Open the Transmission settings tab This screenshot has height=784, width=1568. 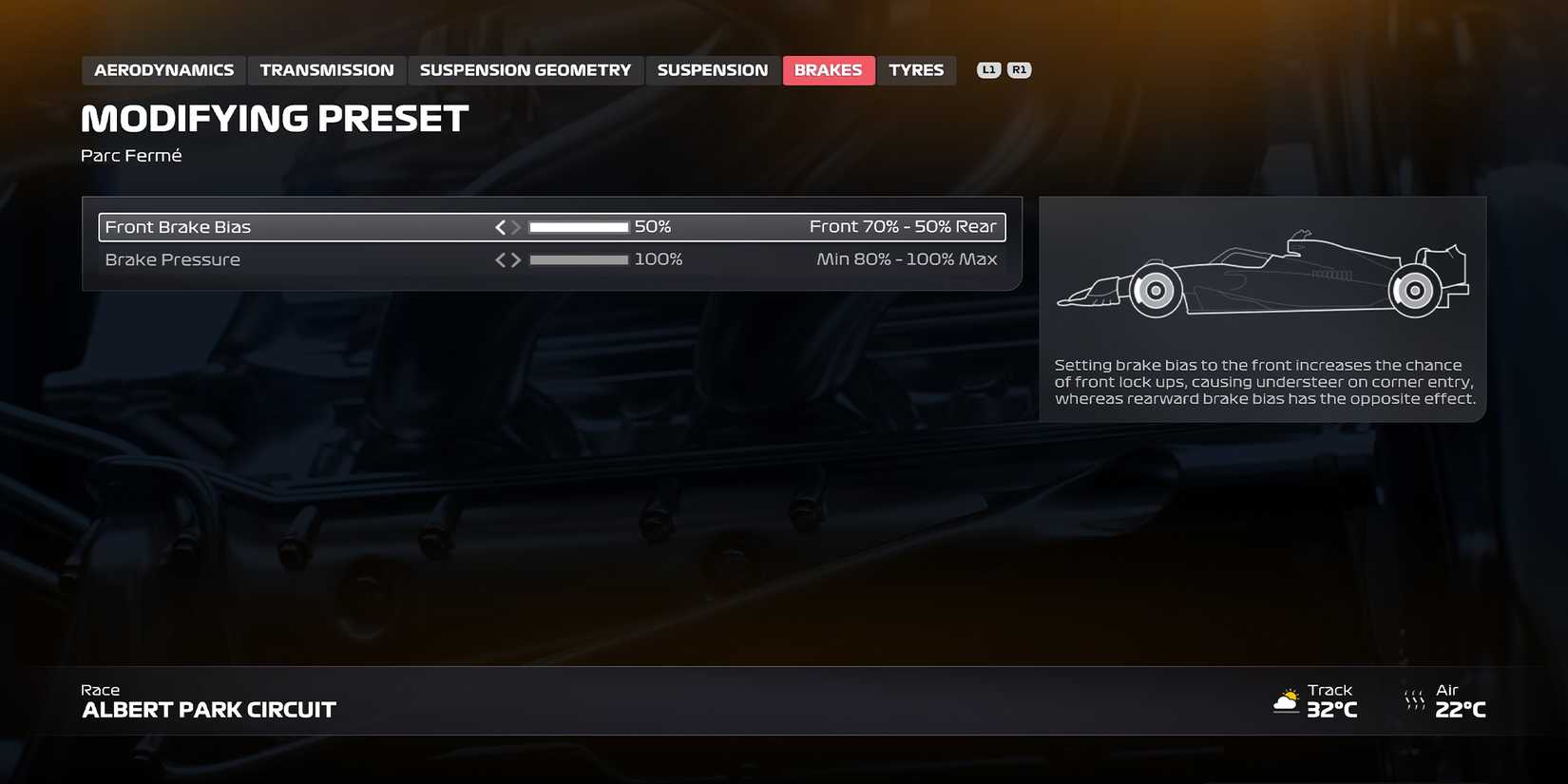[x=326, y=69]
